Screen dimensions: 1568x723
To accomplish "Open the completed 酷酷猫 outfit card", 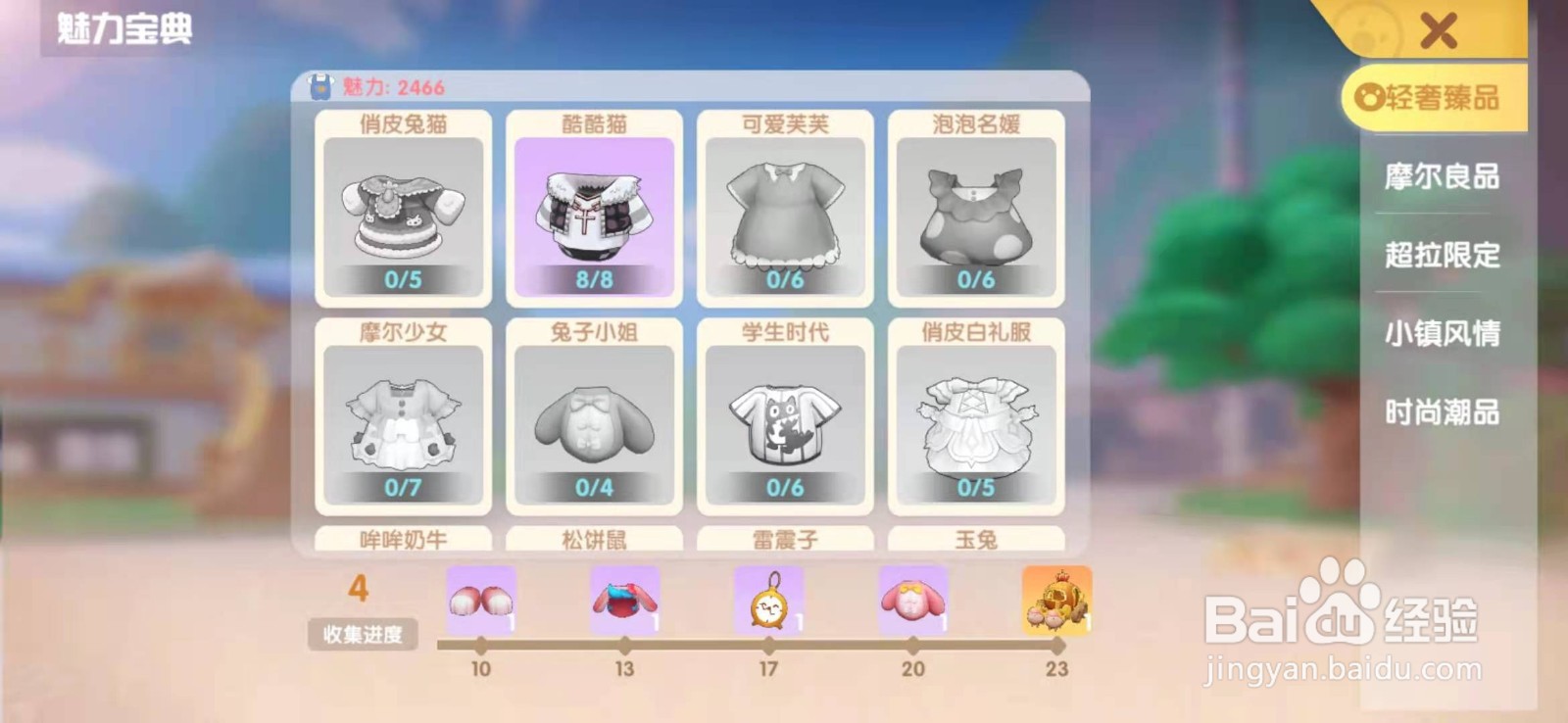I will pyautogui.click(x=593, y=208).
